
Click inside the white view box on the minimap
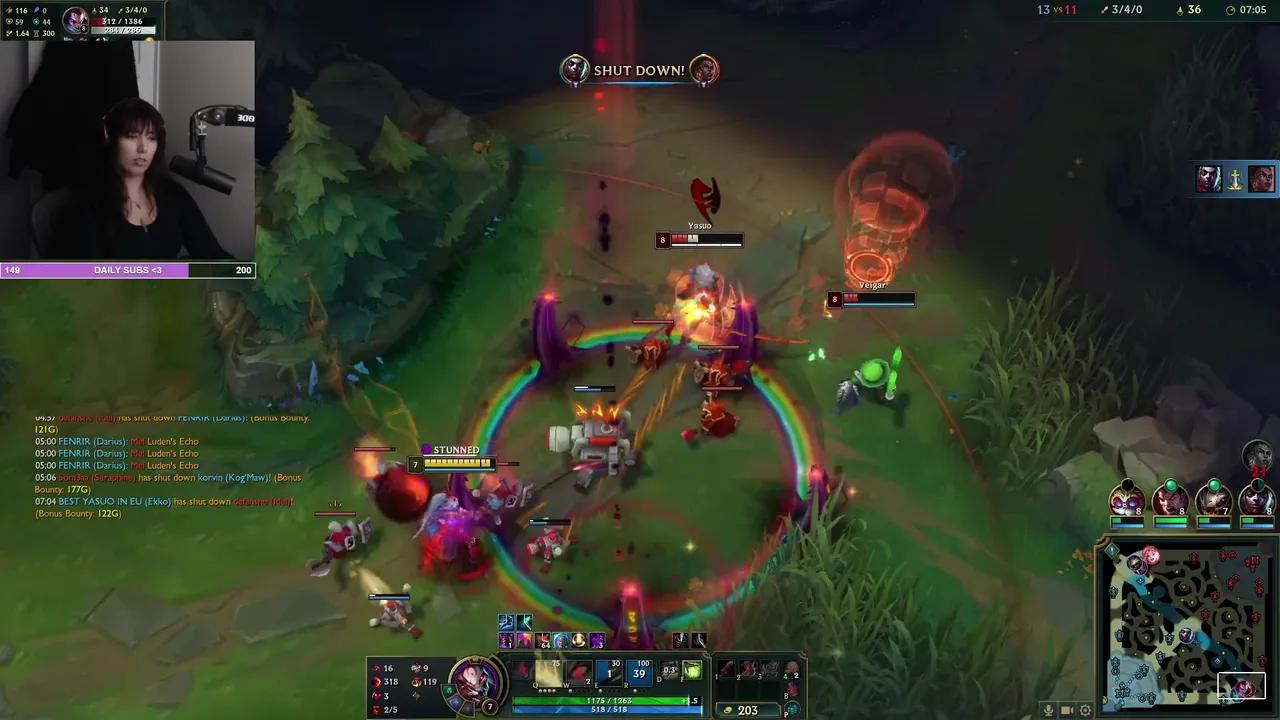coord(1242,685)
